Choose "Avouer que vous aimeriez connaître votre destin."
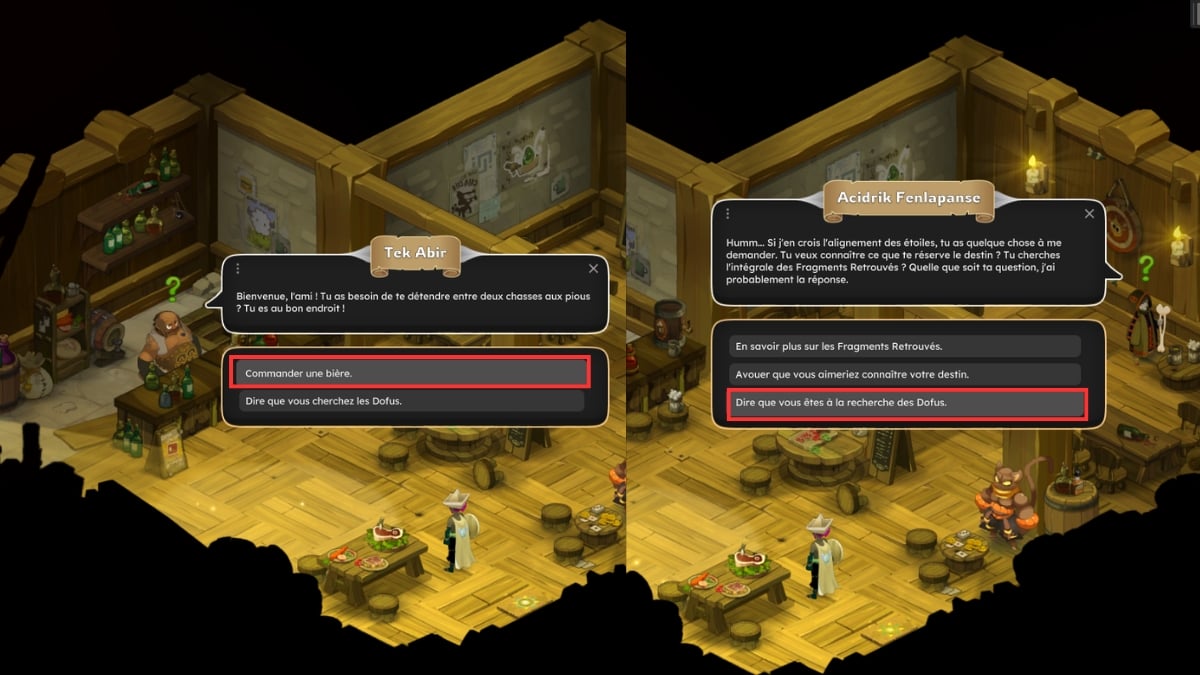This screenshot has width=1200, height=675. pyautogui.click(x=904, y=374)
